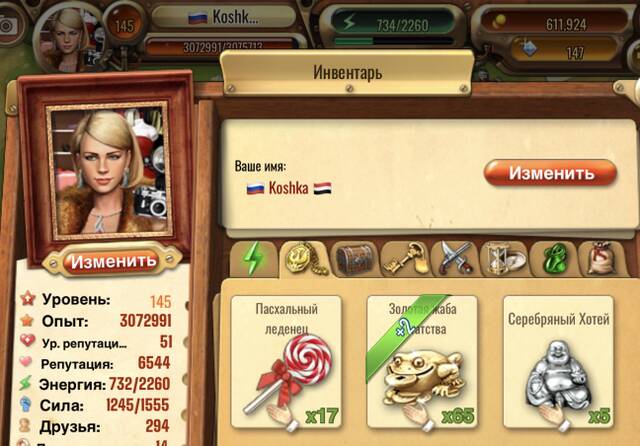Open the crossed swords tab
This screenshot has height=446, width=640.
point(454,258)
